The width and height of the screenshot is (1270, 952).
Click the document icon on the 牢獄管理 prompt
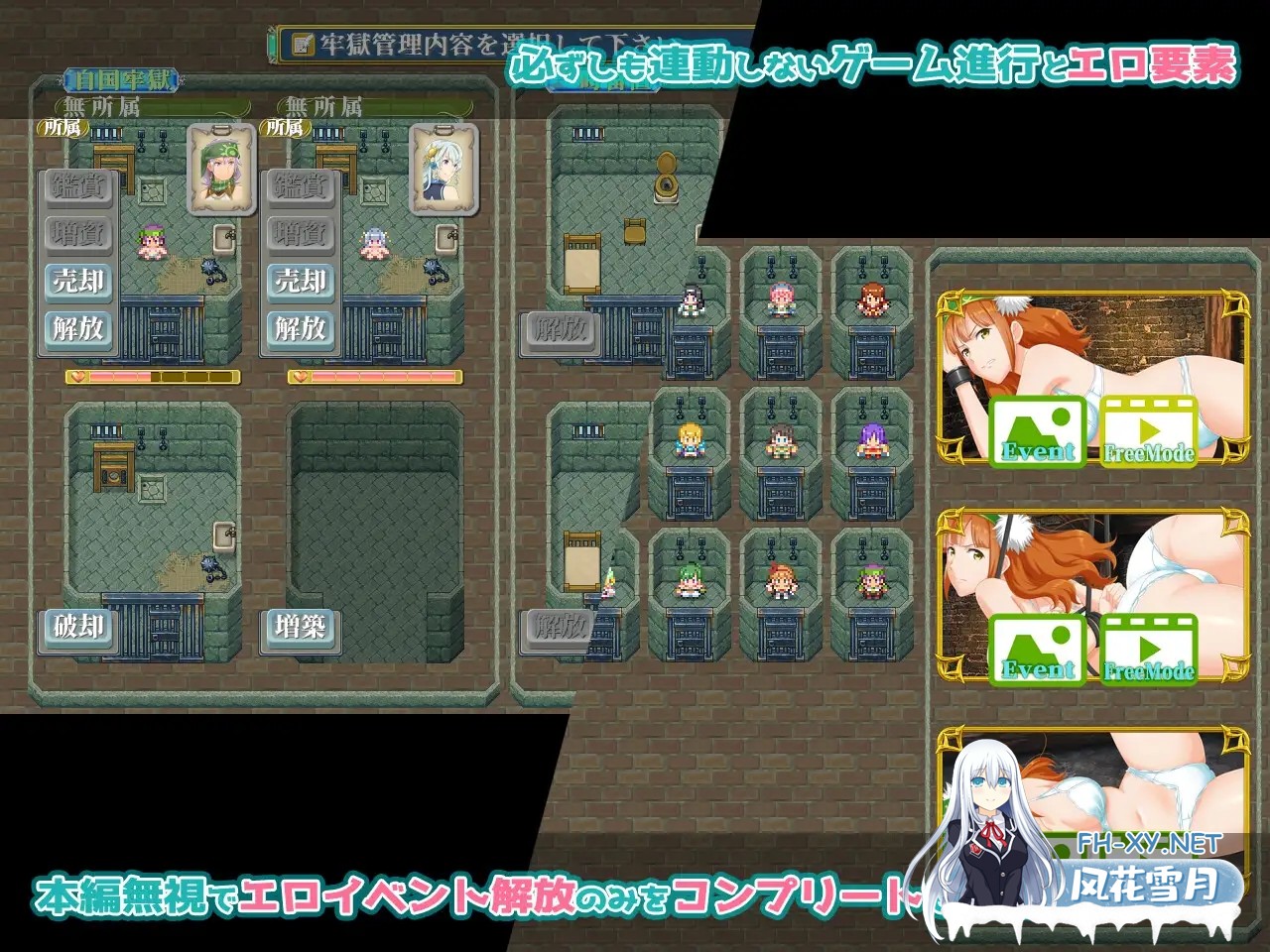click(303, 43)
